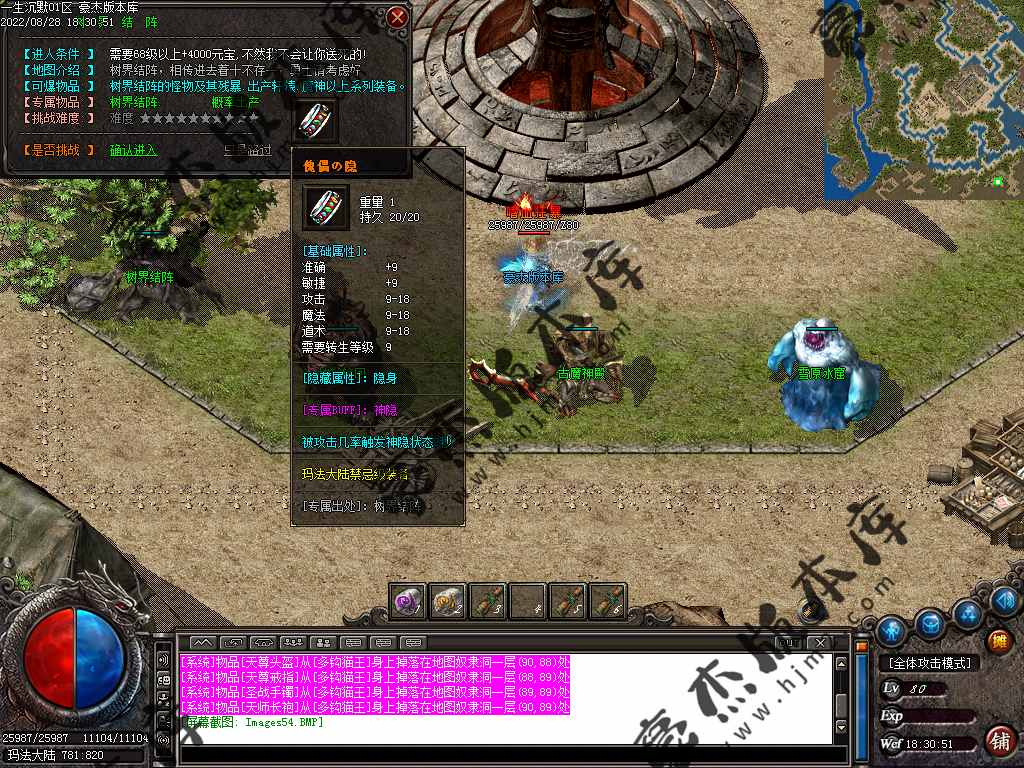Select the first chat channel tab

[x=203, y=642]
